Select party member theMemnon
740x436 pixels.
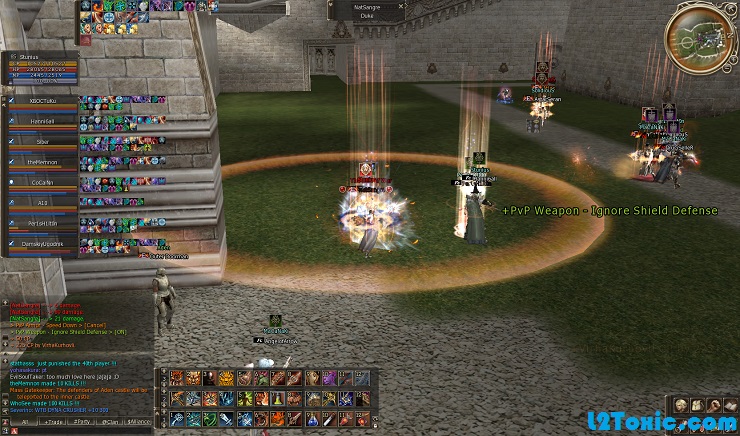pyautogui.click(x=41, y=162)
